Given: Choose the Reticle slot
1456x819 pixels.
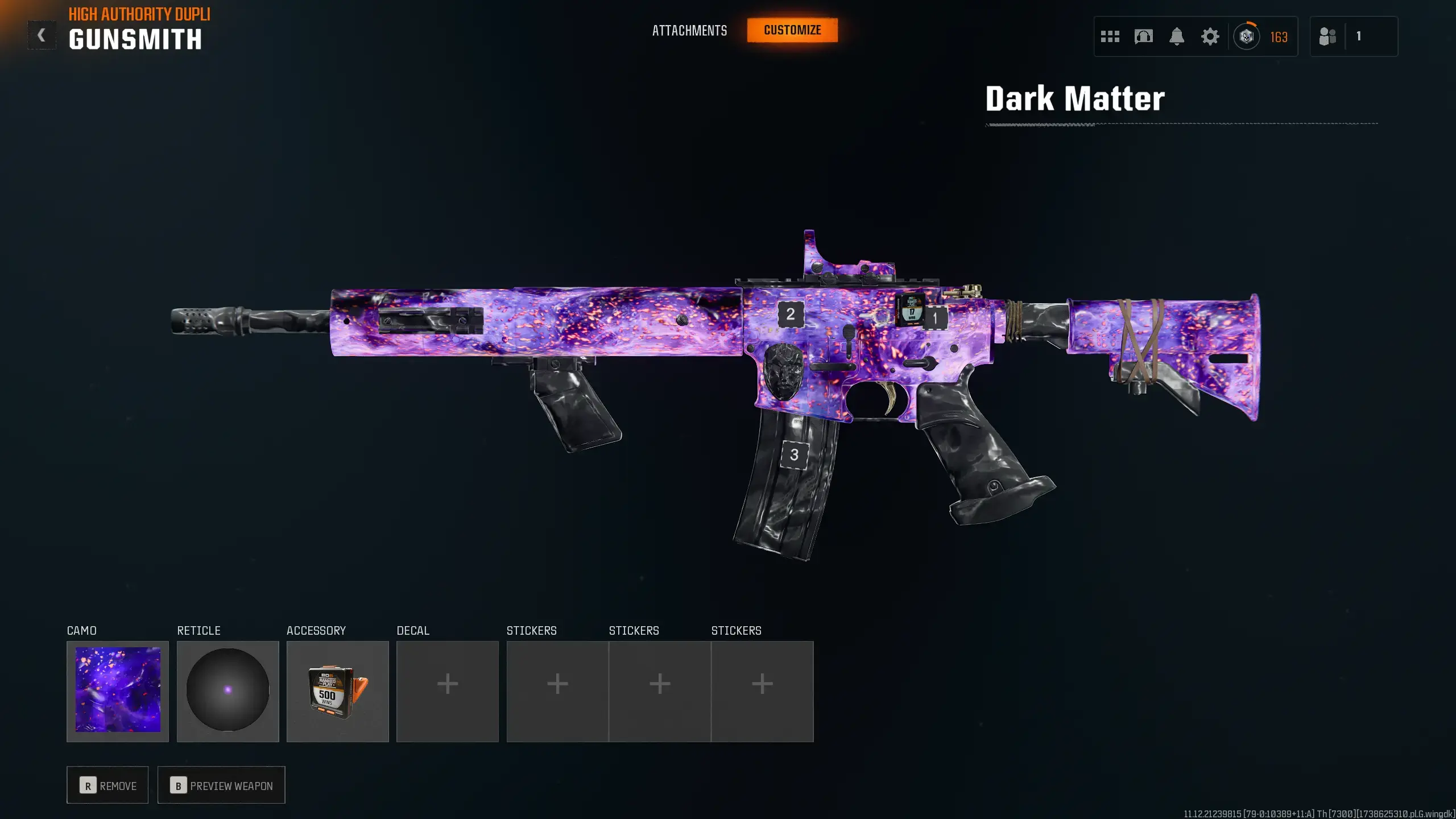Looking at the screenshot, I should pos(227,691).
